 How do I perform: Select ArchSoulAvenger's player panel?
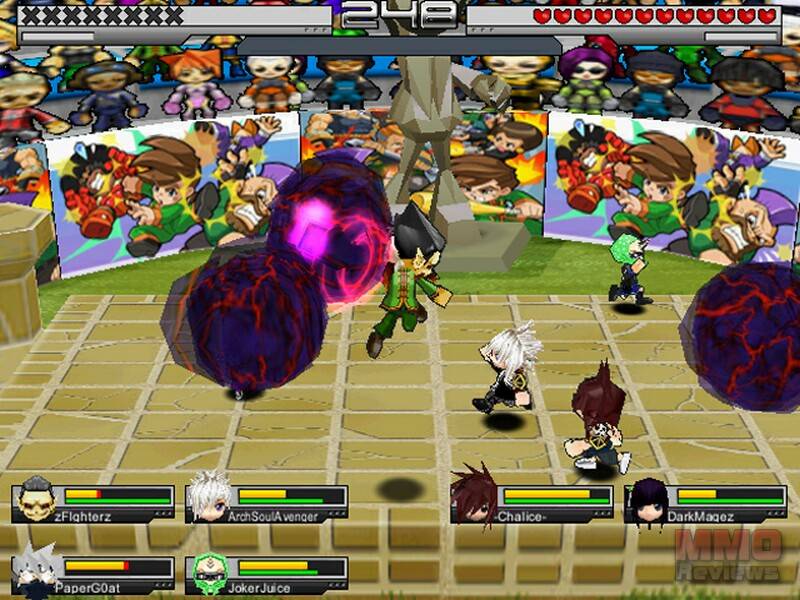pos(267,503)
